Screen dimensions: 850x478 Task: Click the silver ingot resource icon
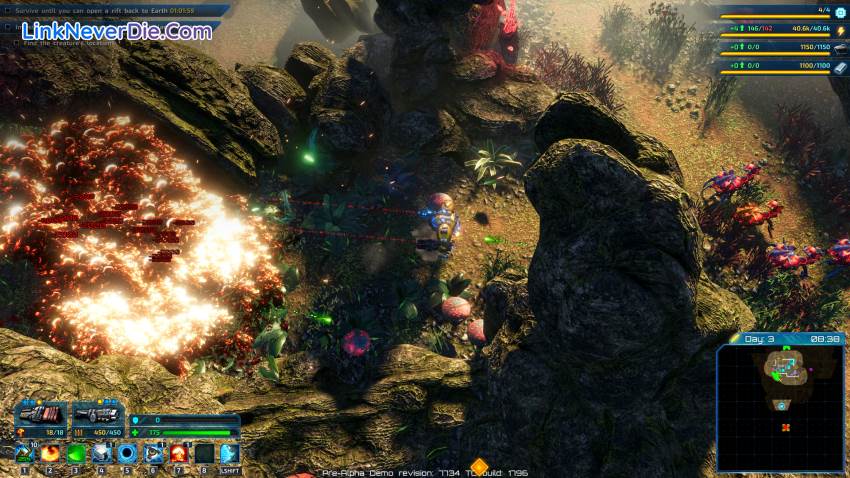(x=840, y=66)
